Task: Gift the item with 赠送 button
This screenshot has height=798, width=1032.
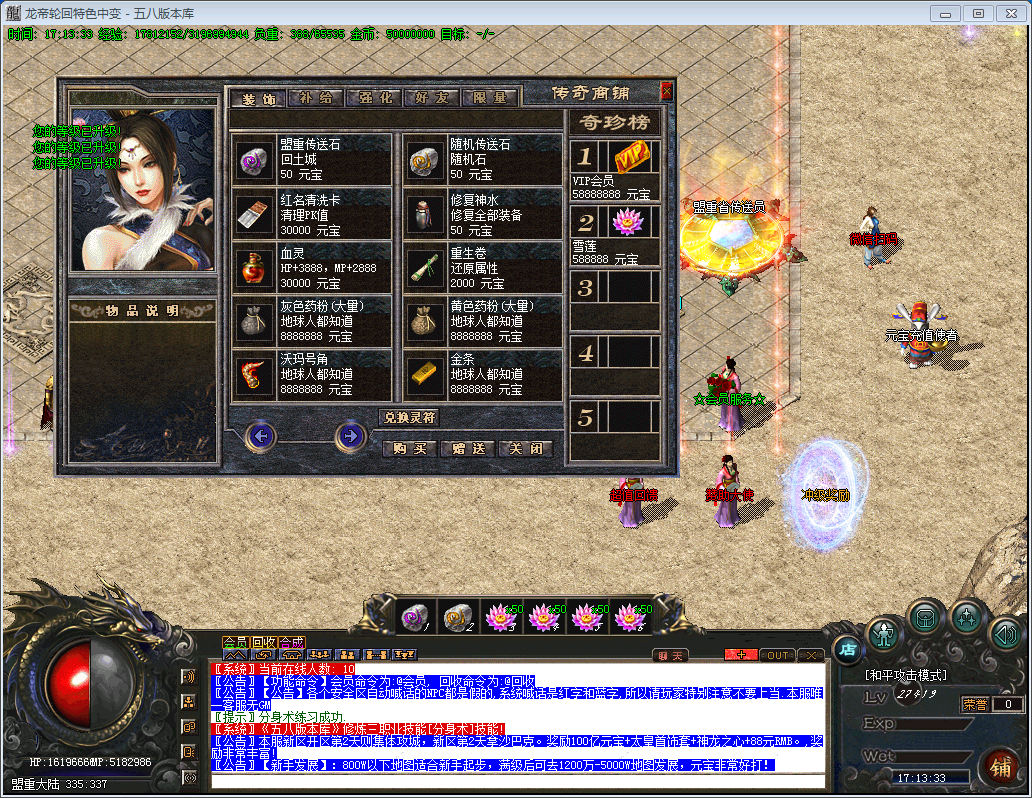Action: pyautogui.click(x=467, y=449)
